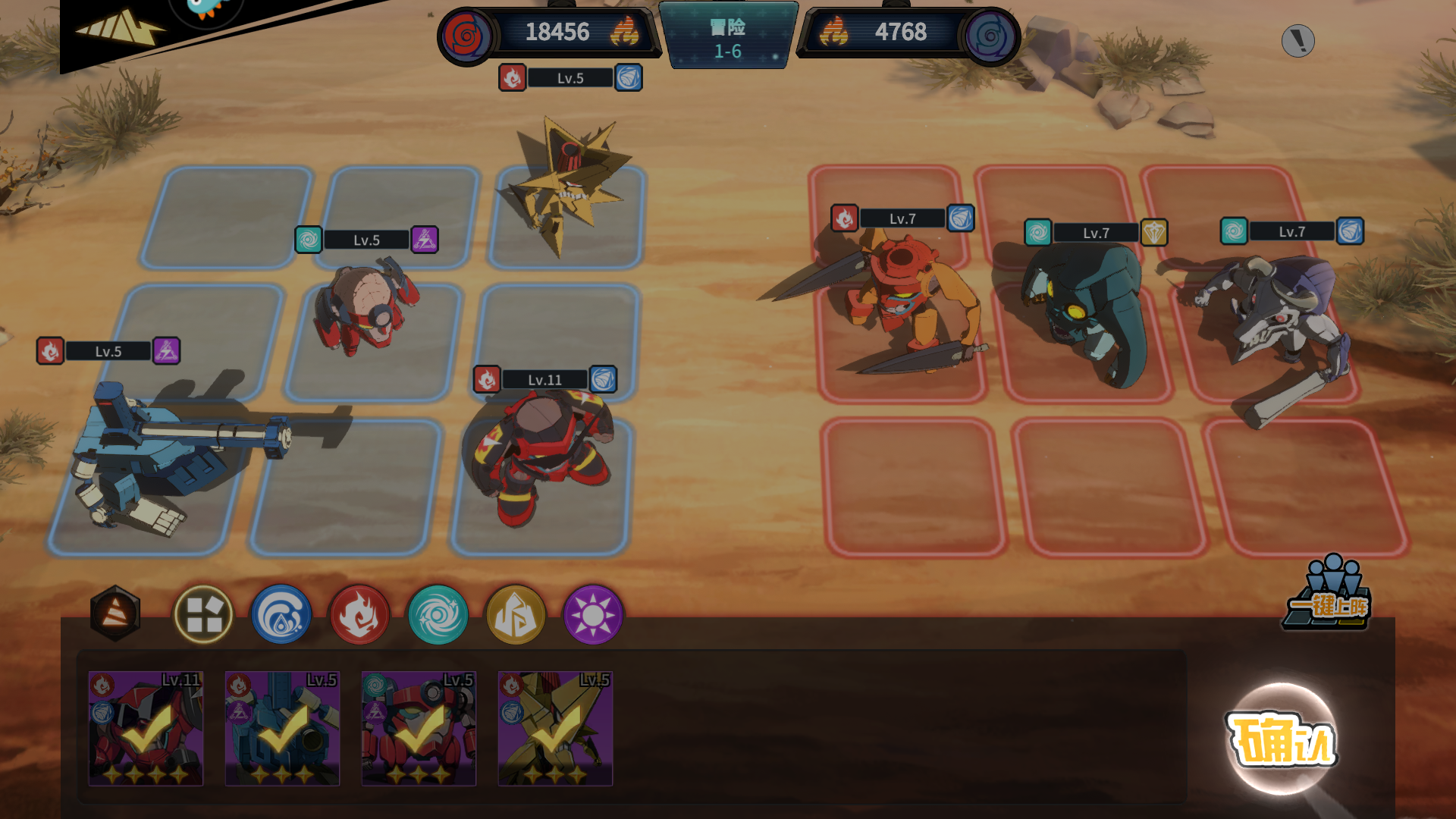Click the yellow back arrow logo
Viewport: 1456px width, 819px height.
click(121, 29)
